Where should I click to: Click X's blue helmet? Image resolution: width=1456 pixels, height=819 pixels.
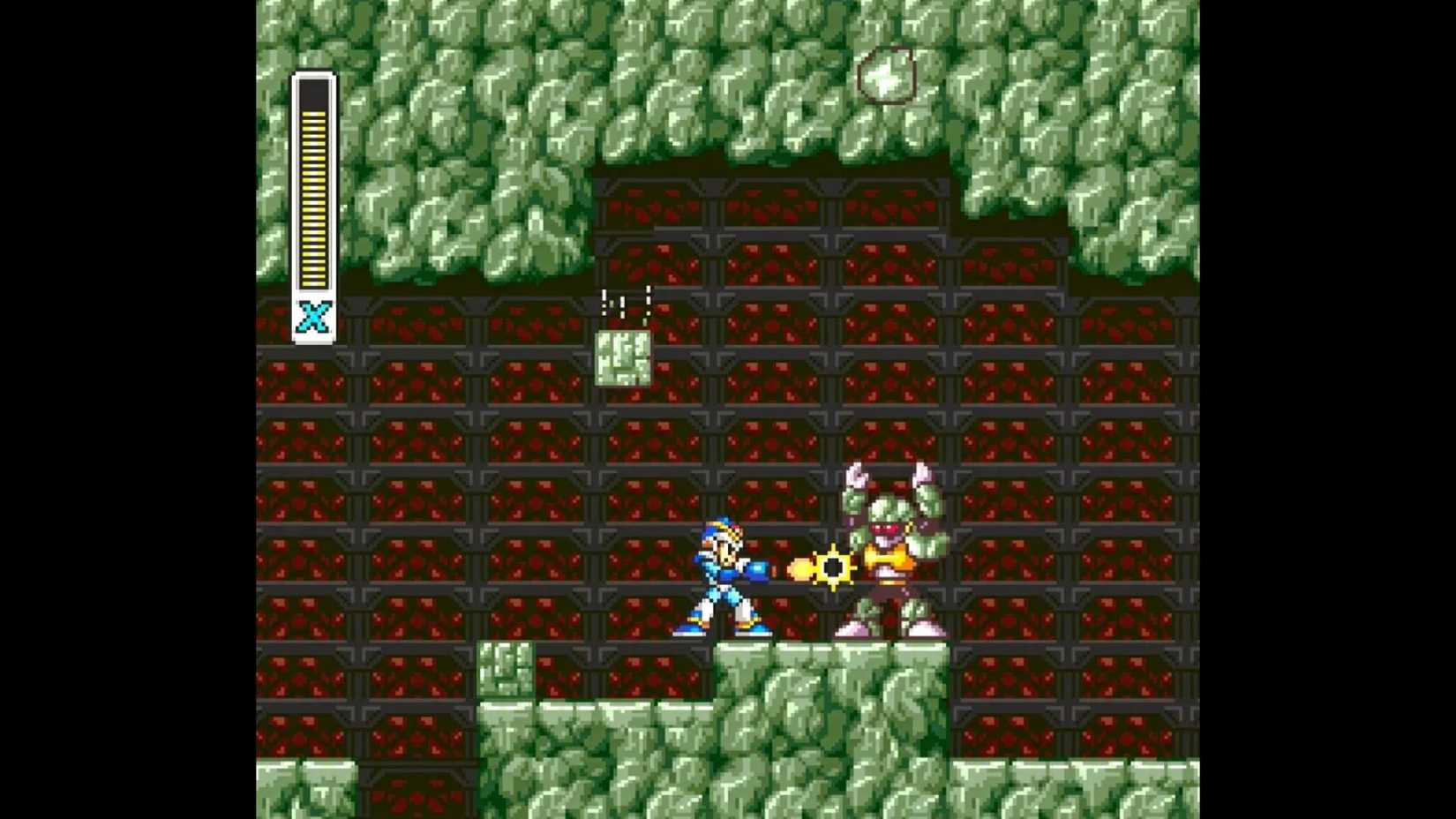(x=717, y=530)
